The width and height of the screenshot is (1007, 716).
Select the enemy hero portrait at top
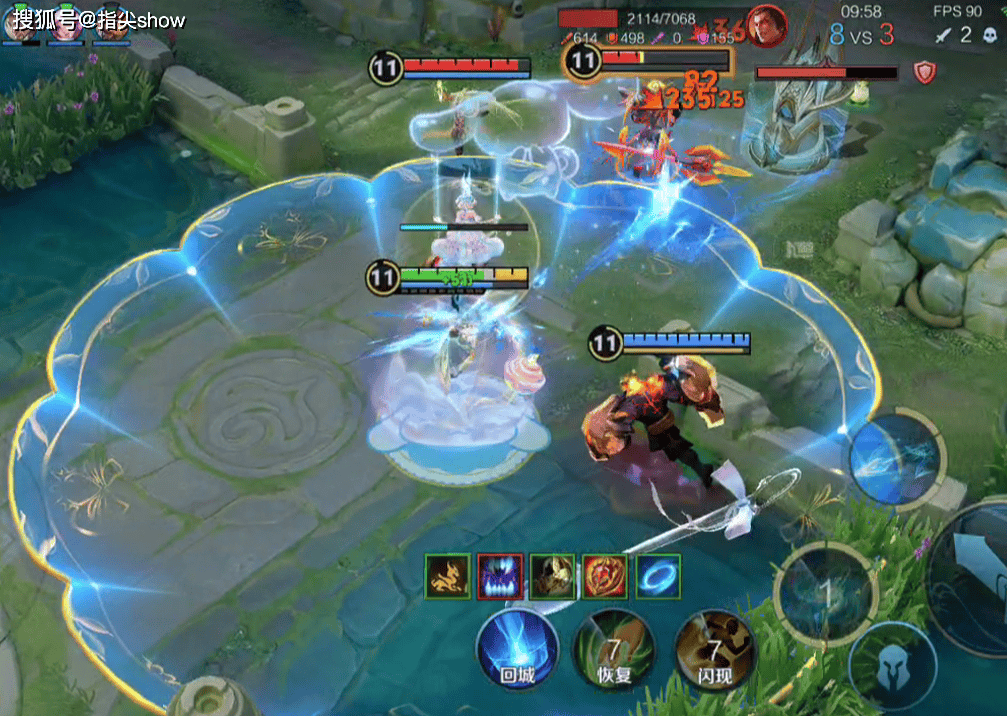click(767, 26)
